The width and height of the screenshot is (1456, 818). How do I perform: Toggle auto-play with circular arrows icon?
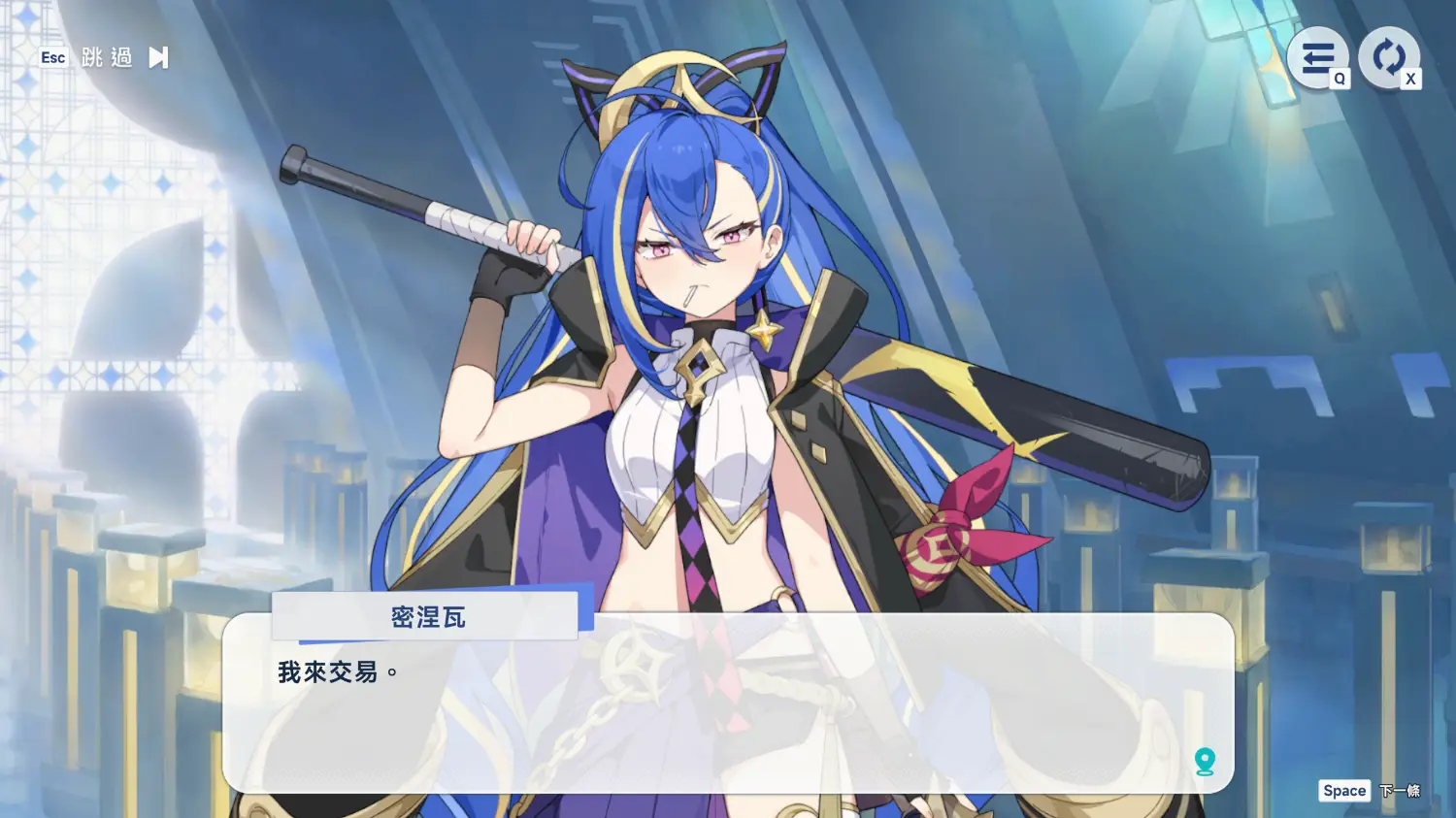click(1388, 58)
